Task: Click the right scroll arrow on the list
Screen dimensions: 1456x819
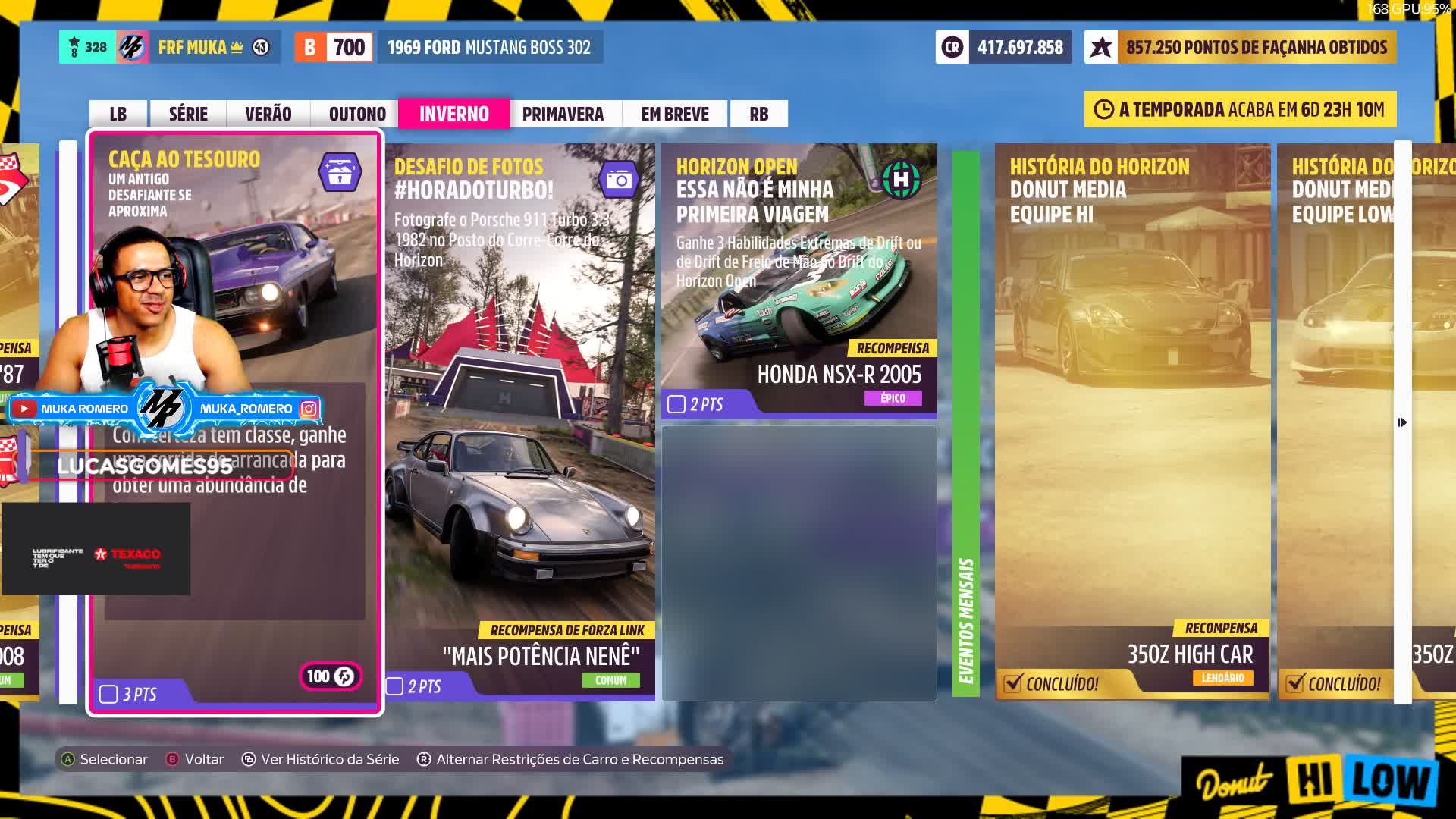Action: point(1402,422)
